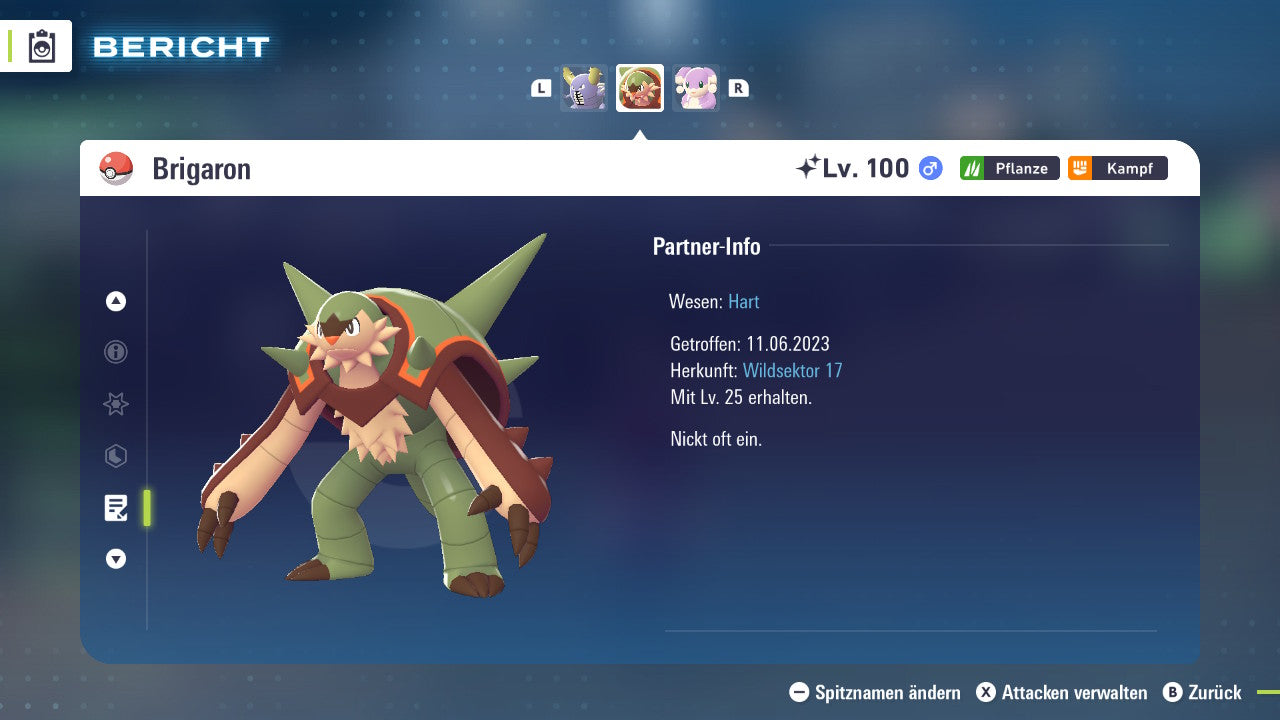Click the Hart nature link
Screen dimensions: 1280x720
click(743, 301)
